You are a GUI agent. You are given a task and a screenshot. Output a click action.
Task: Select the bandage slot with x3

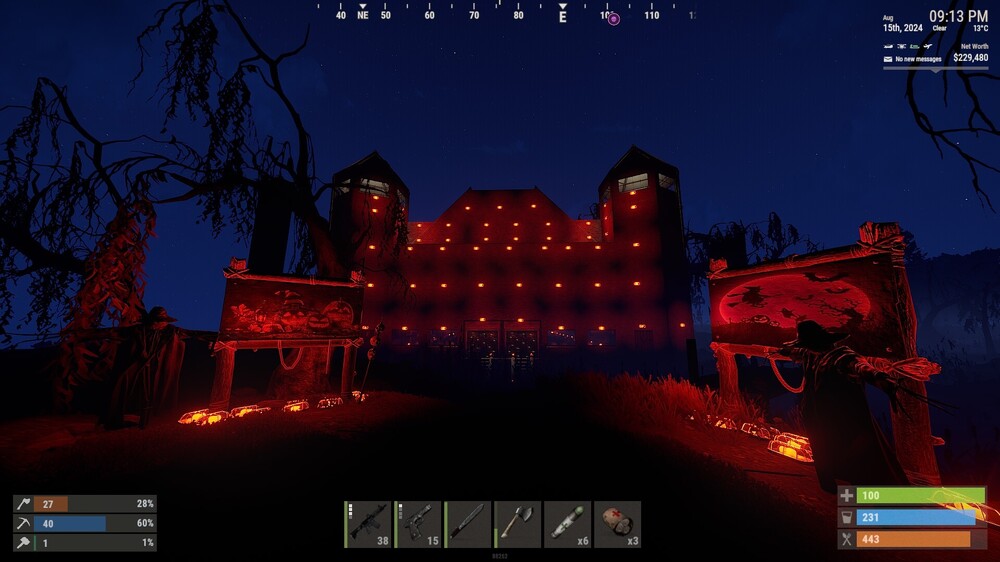coord(618,524)
